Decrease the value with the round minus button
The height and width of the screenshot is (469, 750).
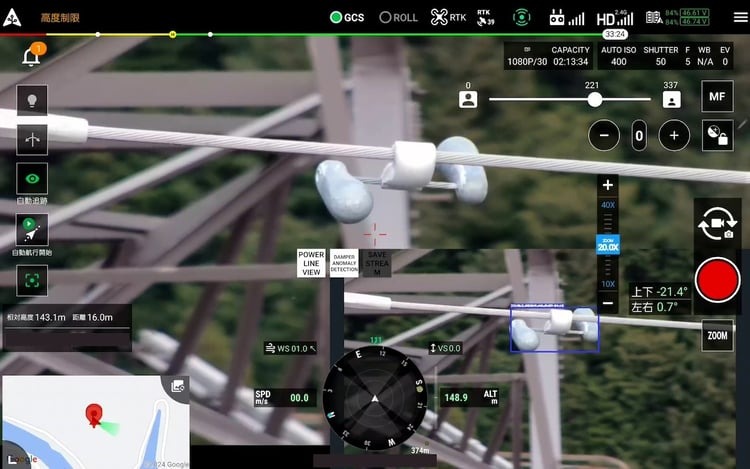pyautogui.click(x=603, y=135)
